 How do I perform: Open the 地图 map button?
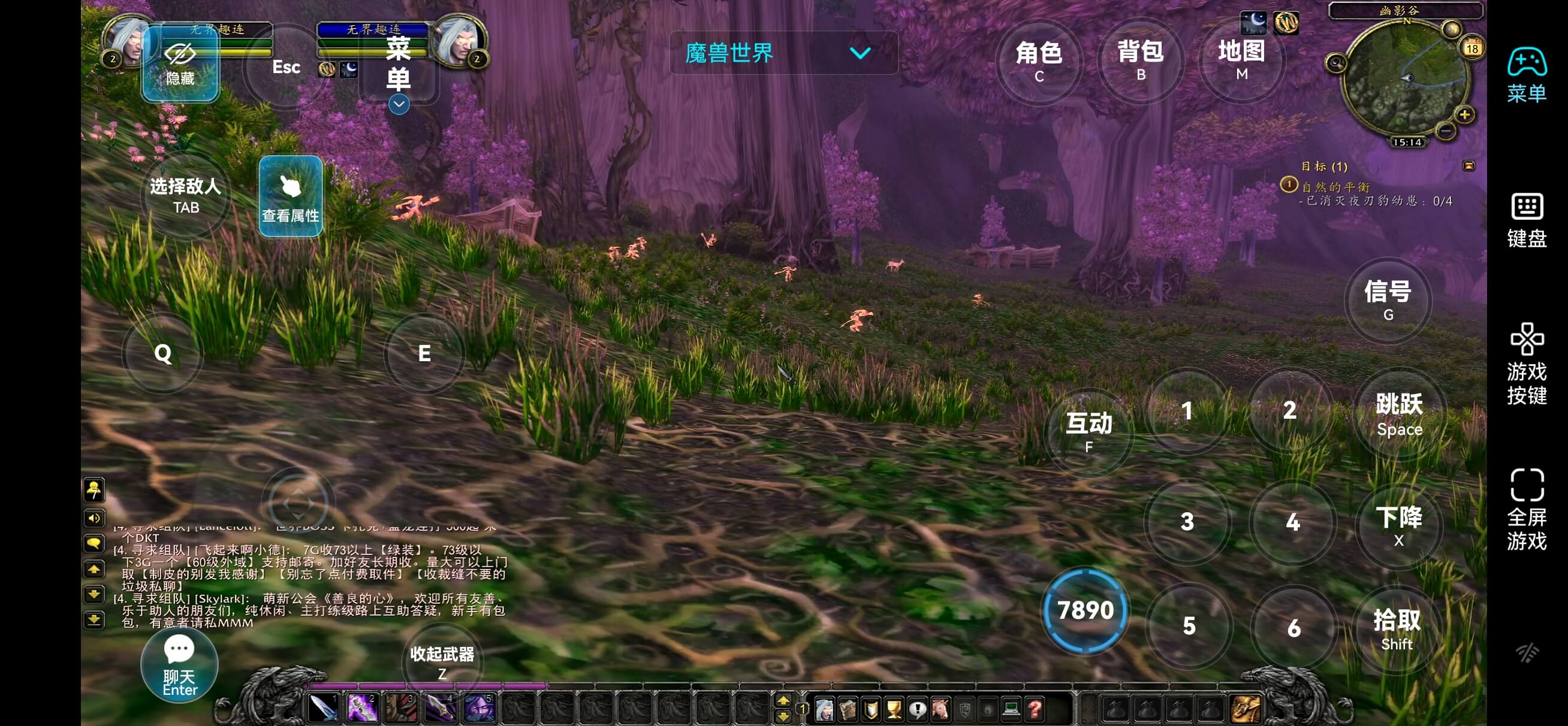(1241, 59)
